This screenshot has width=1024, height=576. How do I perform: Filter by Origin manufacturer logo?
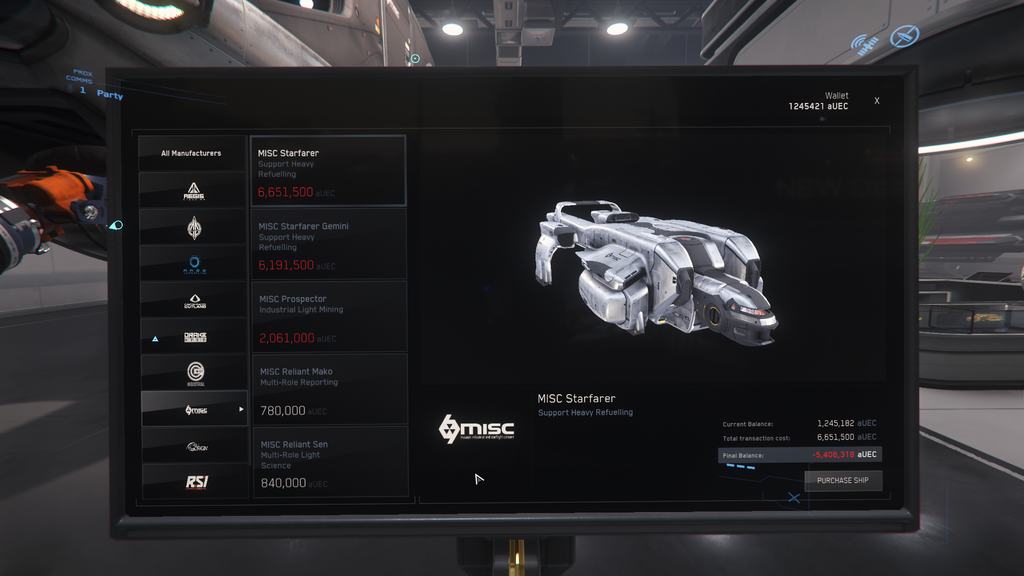click(194, 446)
